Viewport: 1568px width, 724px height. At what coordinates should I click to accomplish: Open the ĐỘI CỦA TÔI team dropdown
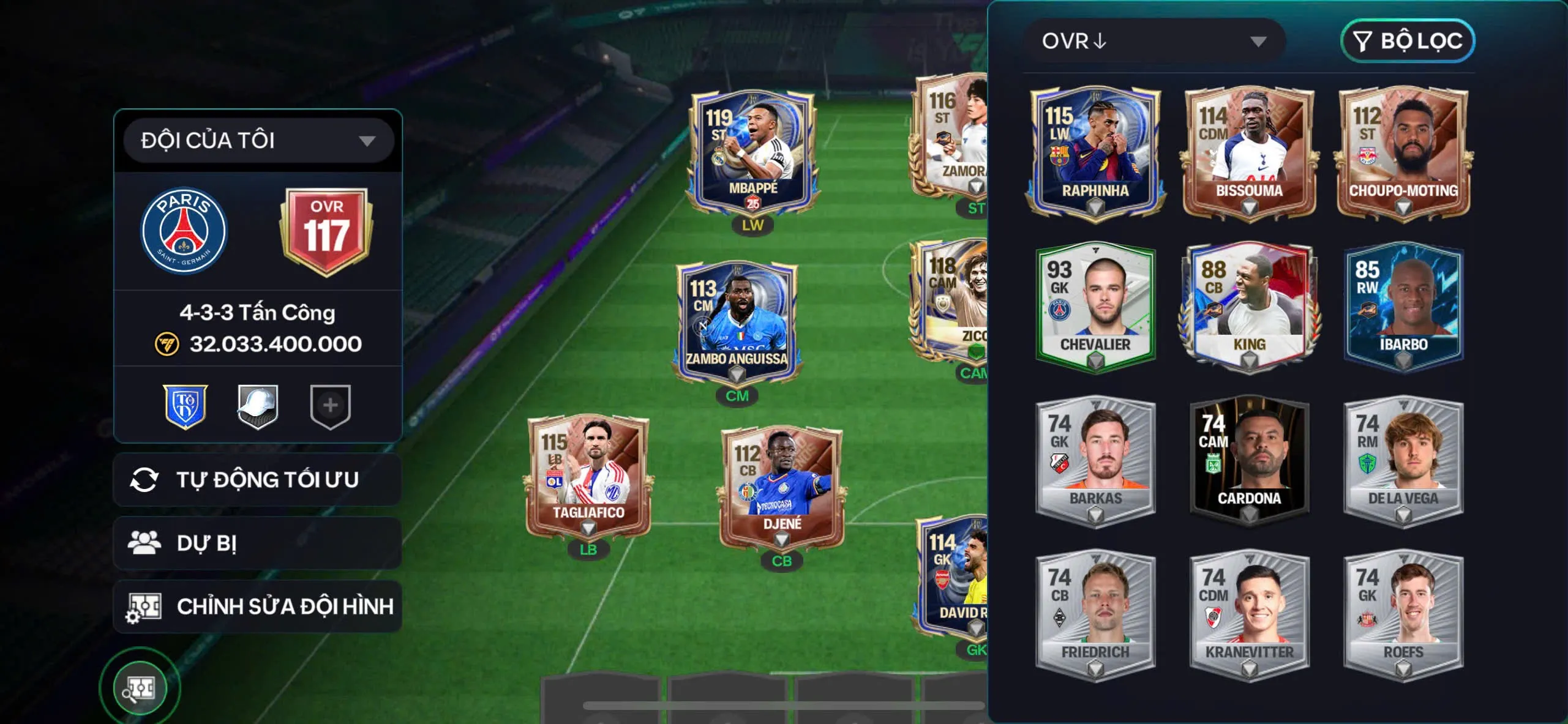(258, 141)
